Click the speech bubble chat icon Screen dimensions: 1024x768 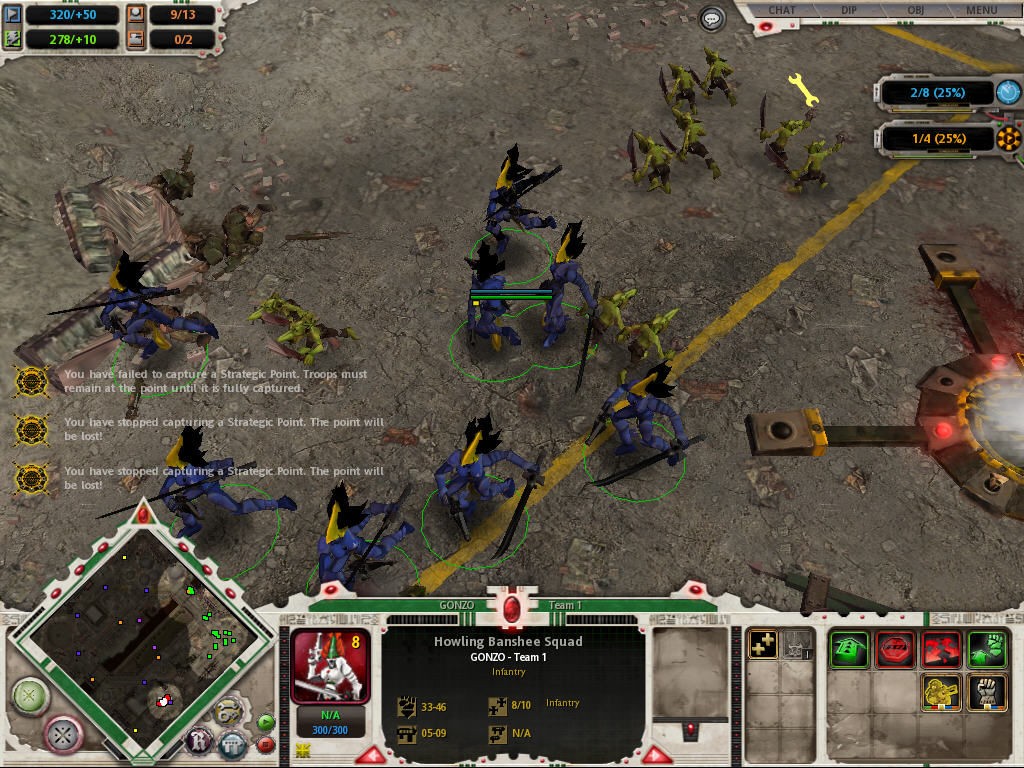tap(712, 18)
